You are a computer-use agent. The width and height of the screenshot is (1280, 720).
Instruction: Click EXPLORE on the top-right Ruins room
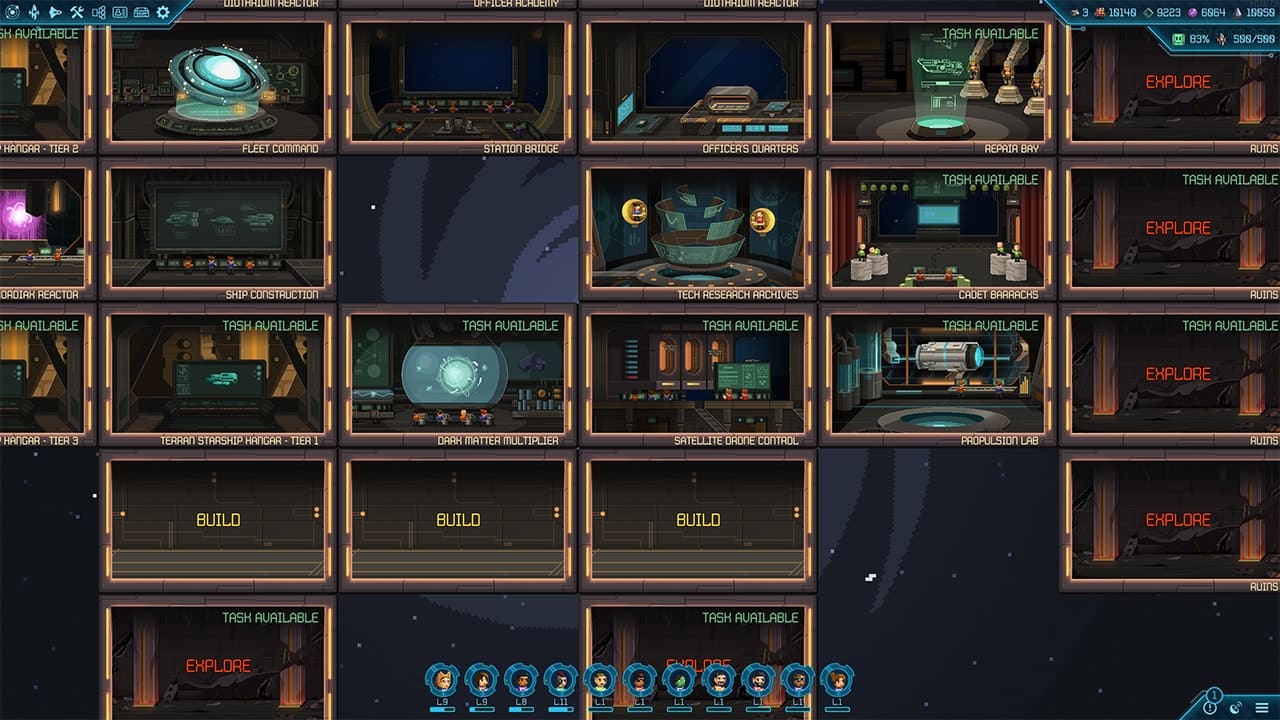point(1178,81)
